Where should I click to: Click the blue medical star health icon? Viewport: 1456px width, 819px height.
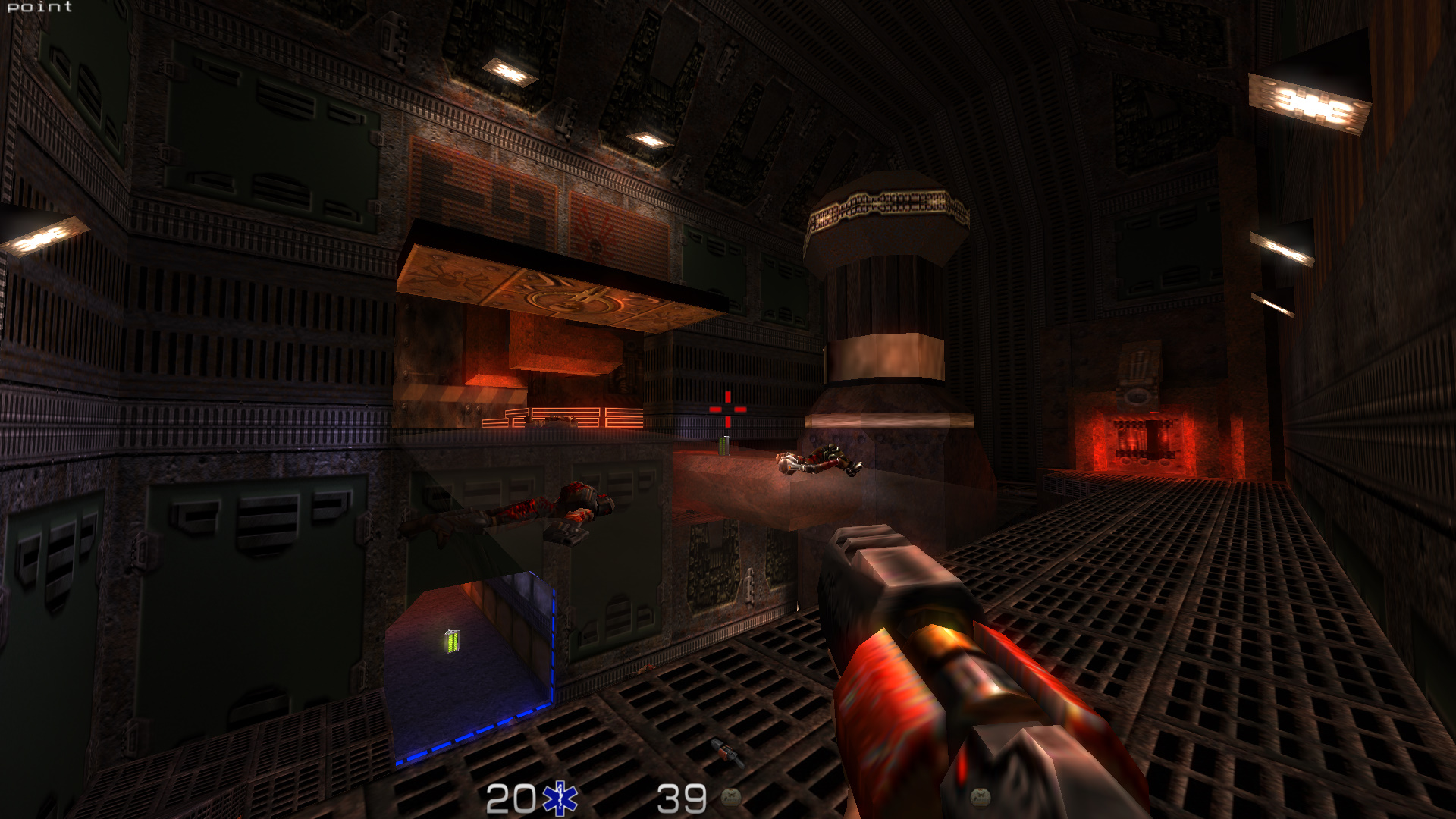pos(560,799)
